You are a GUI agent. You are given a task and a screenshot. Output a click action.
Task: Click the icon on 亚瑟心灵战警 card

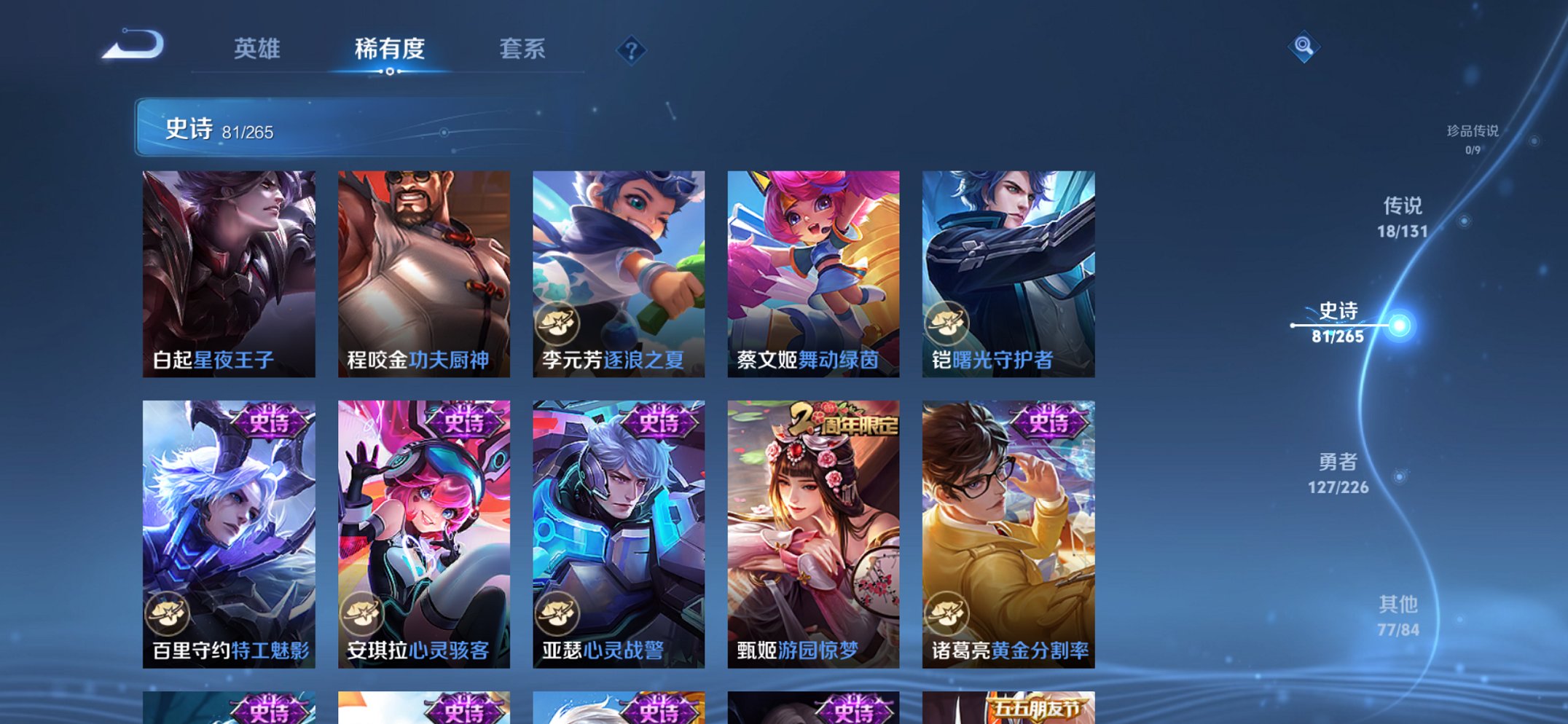pos(556,613)
